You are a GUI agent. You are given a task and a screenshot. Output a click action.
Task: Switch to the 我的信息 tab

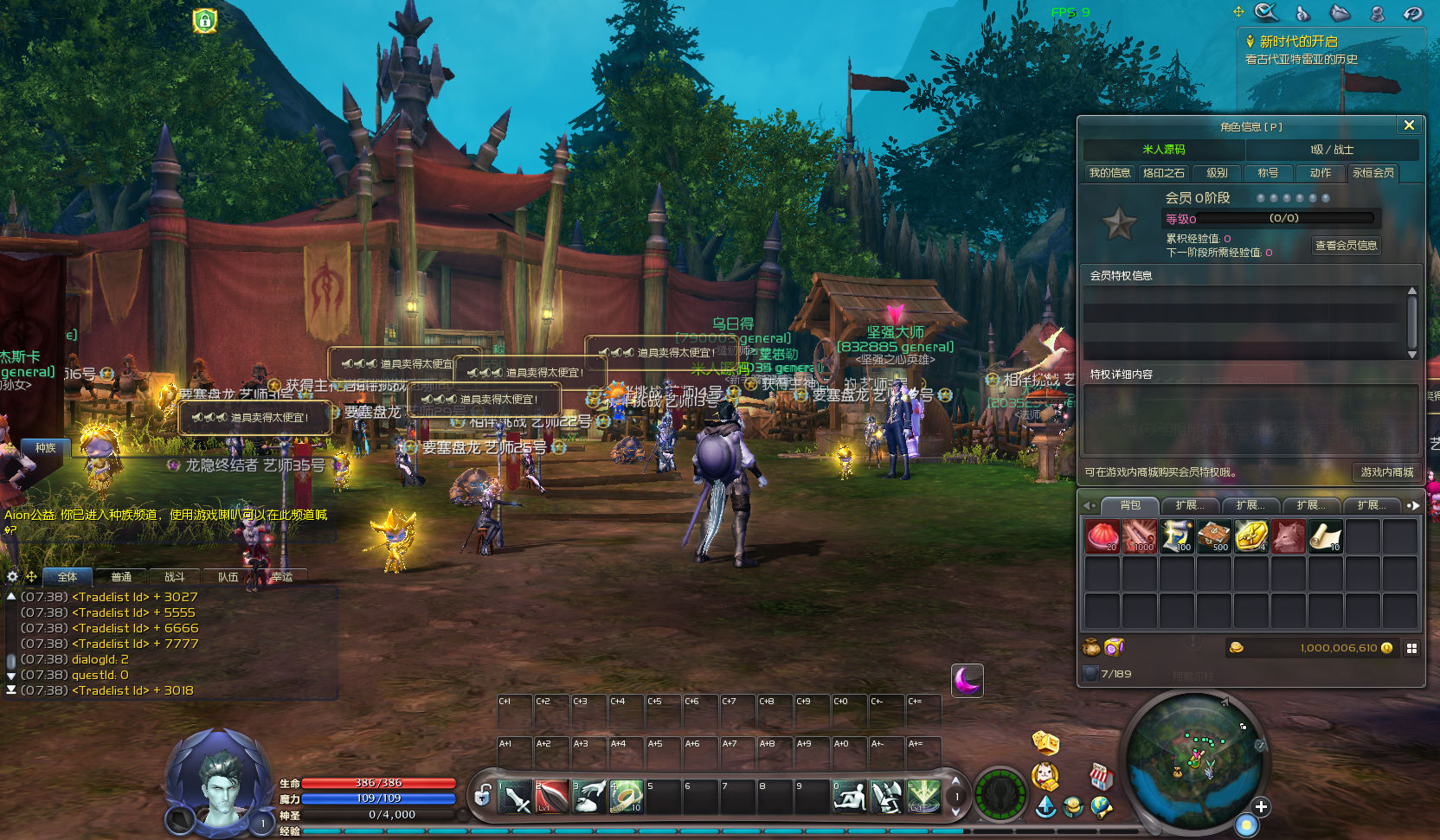[1109, 173]
